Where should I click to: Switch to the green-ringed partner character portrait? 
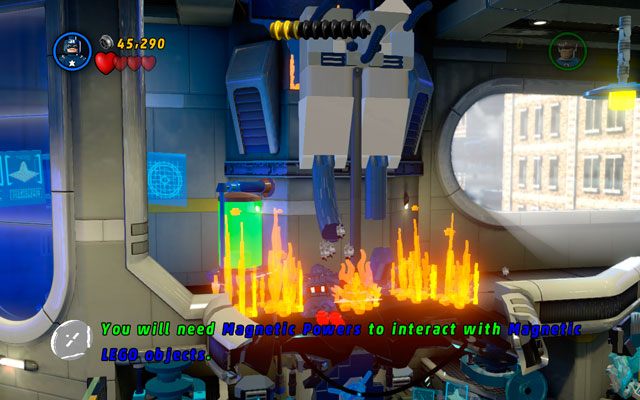pos(567,51)
